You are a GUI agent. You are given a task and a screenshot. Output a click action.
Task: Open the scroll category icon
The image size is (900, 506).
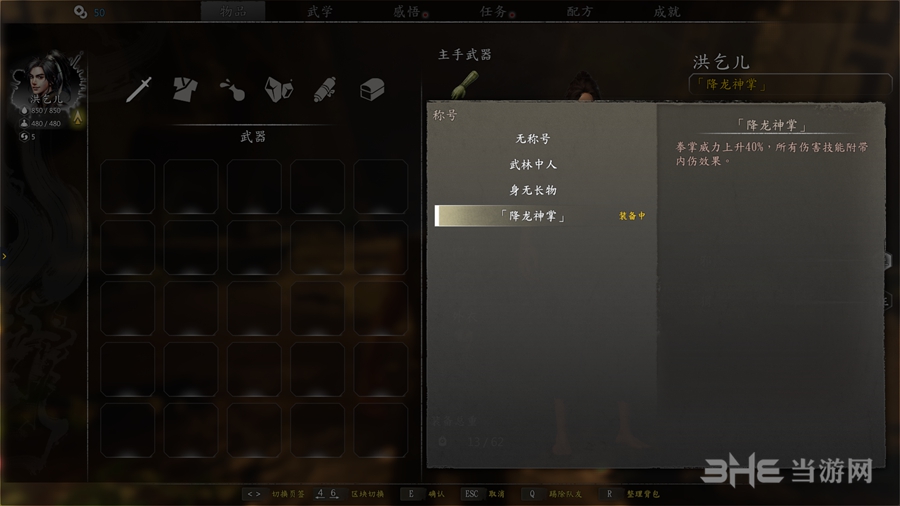click(x=324, y=89)
